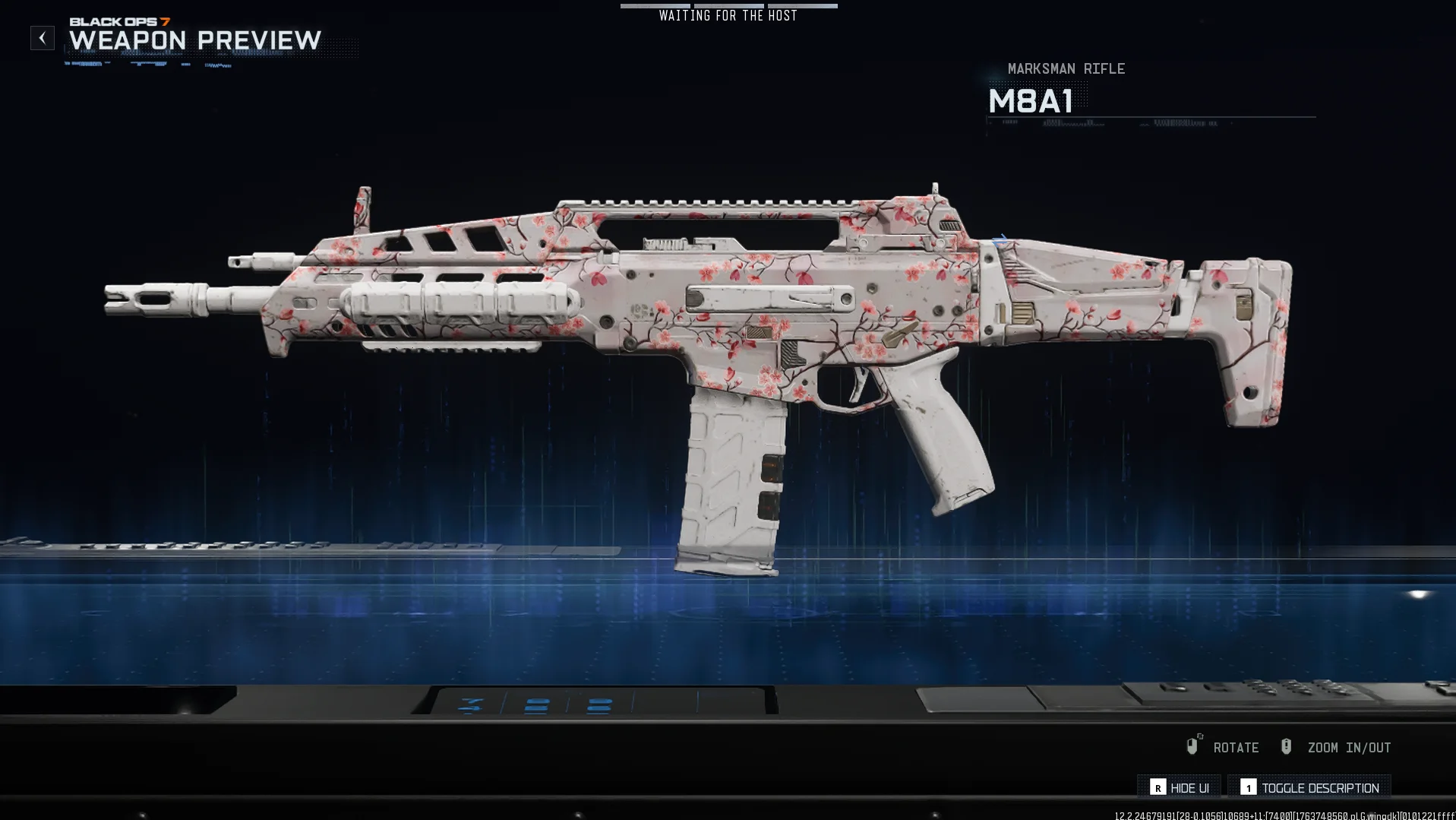
Task: Click the ROTATE control label
Action: point(1236,747)
